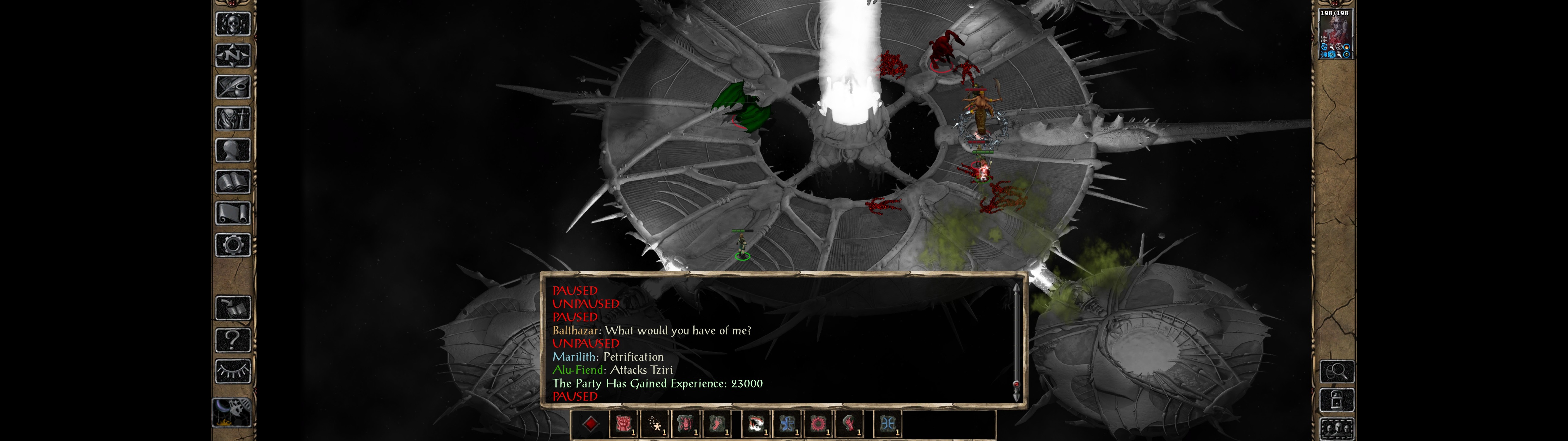Use the red spiked ring ability

(x=819, y=424)
